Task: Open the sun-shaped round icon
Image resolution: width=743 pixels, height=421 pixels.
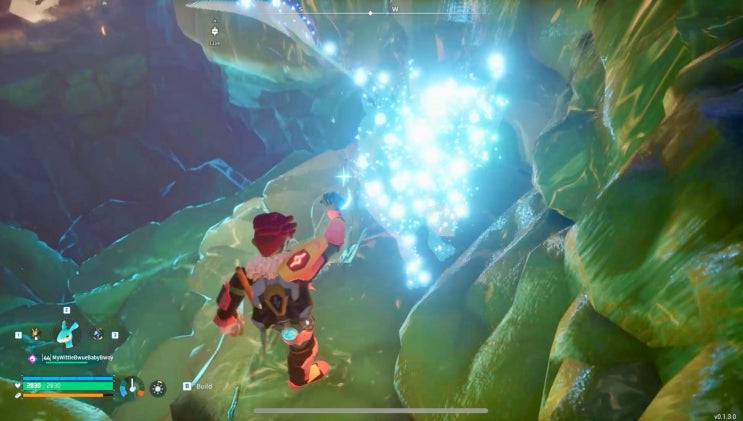Action: click(158, 387)
